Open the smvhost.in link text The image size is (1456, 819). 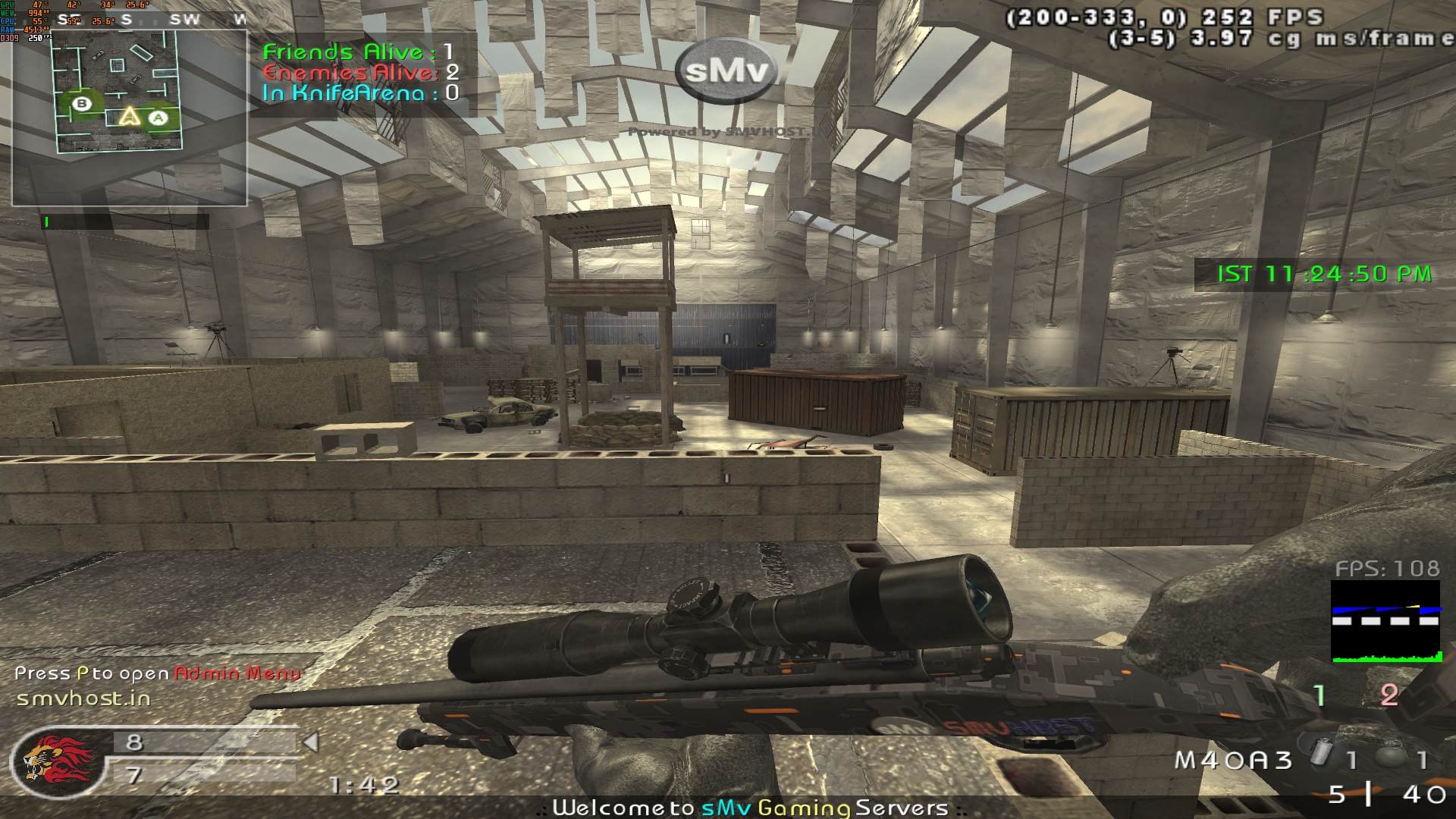point(83,698)
